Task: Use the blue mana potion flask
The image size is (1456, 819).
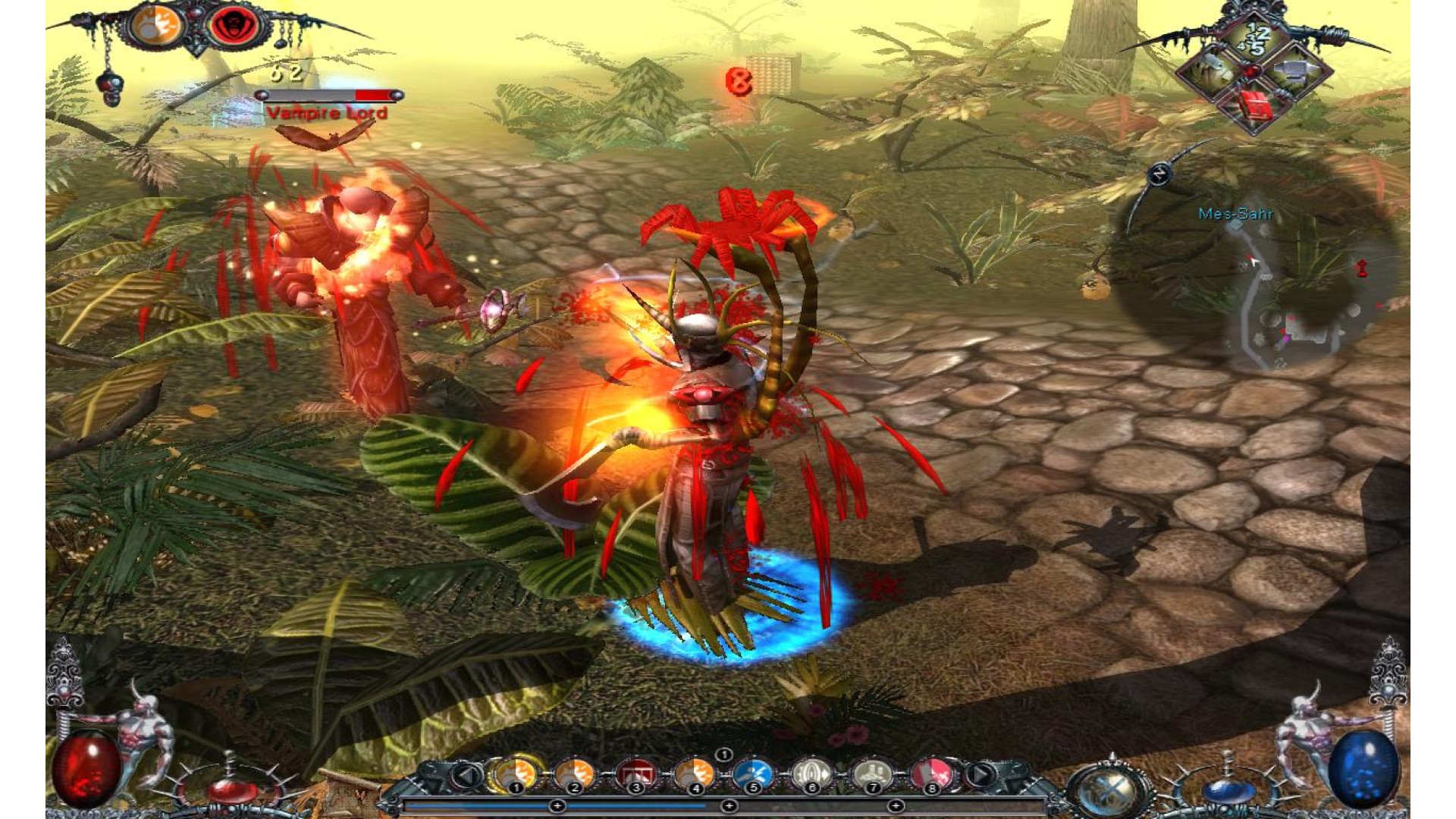Action: click(x=1227, y=789)
